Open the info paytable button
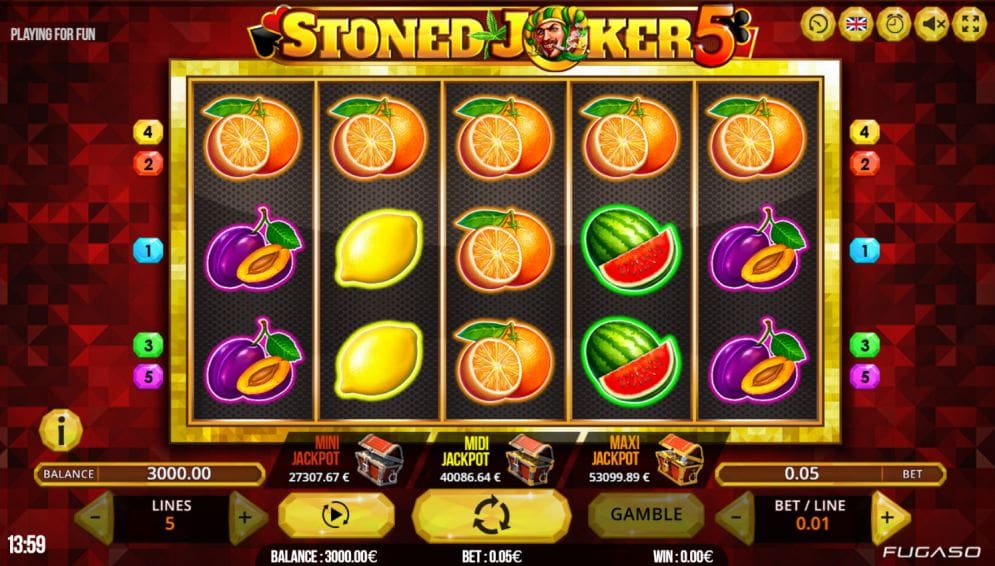 pos(61,431)
